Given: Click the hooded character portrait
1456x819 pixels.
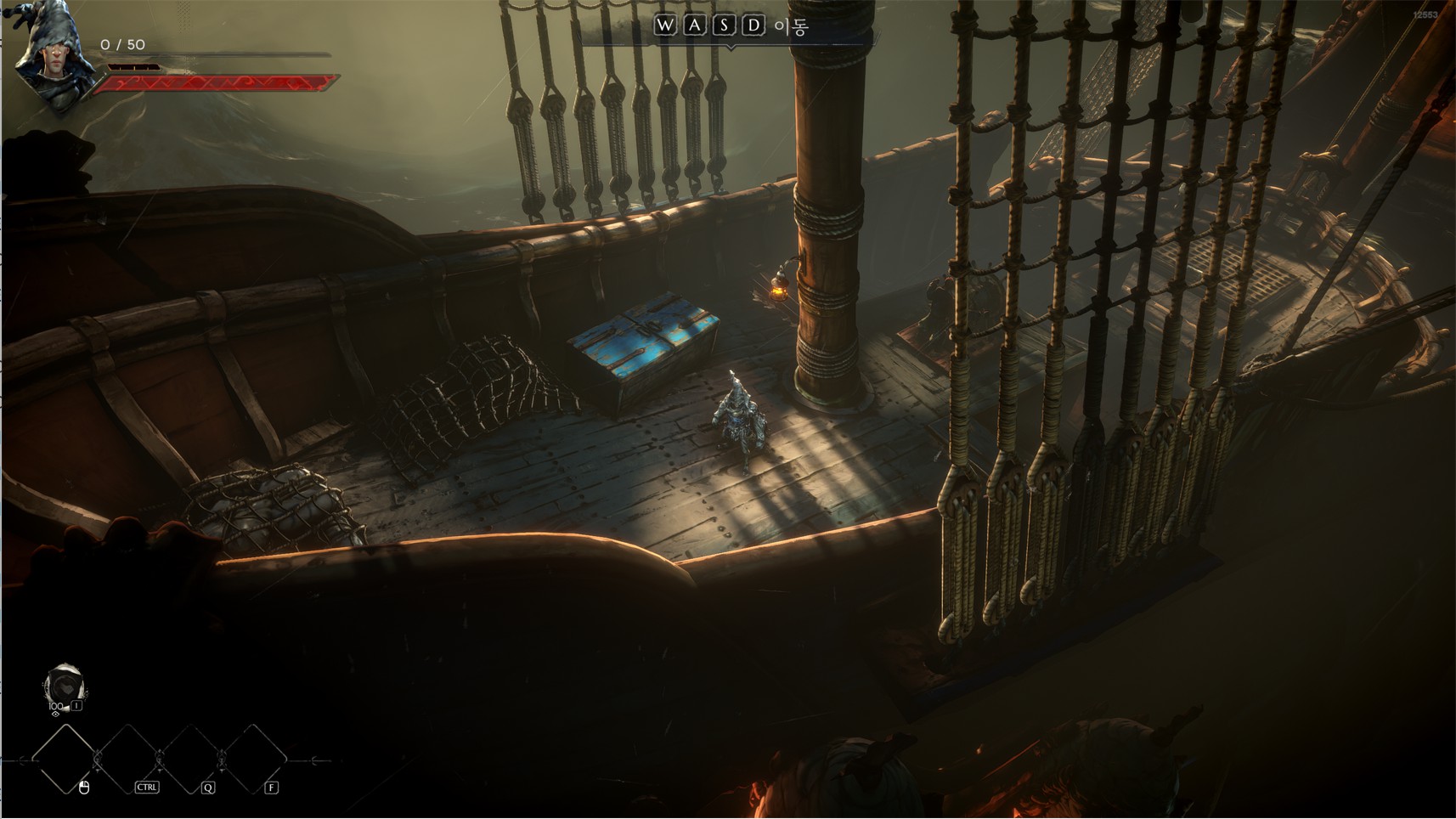Looking at the screenshot, I should tap(54, 56).
